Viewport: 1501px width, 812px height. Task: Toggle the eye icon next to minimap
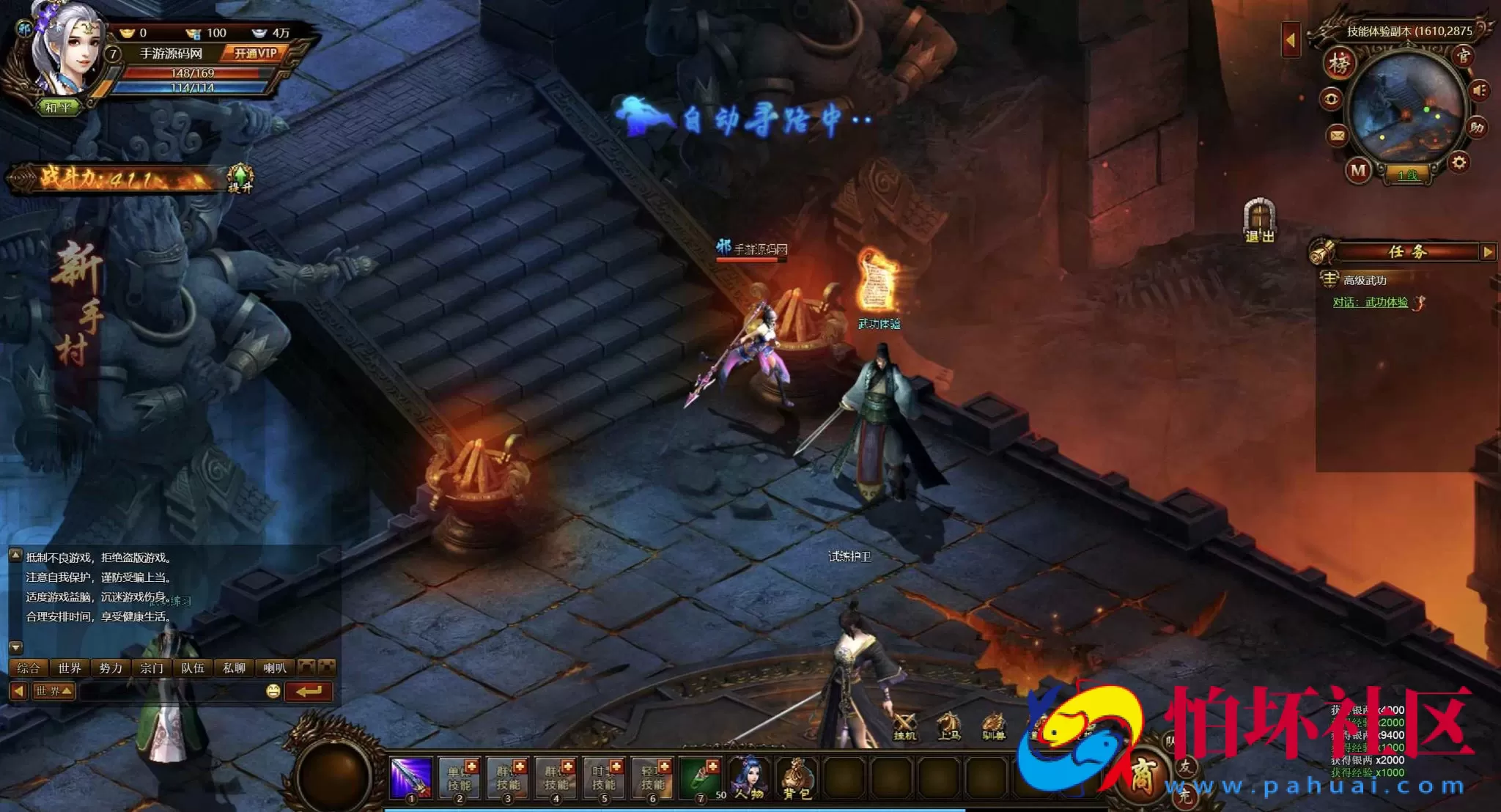[x=1332, y=97]
